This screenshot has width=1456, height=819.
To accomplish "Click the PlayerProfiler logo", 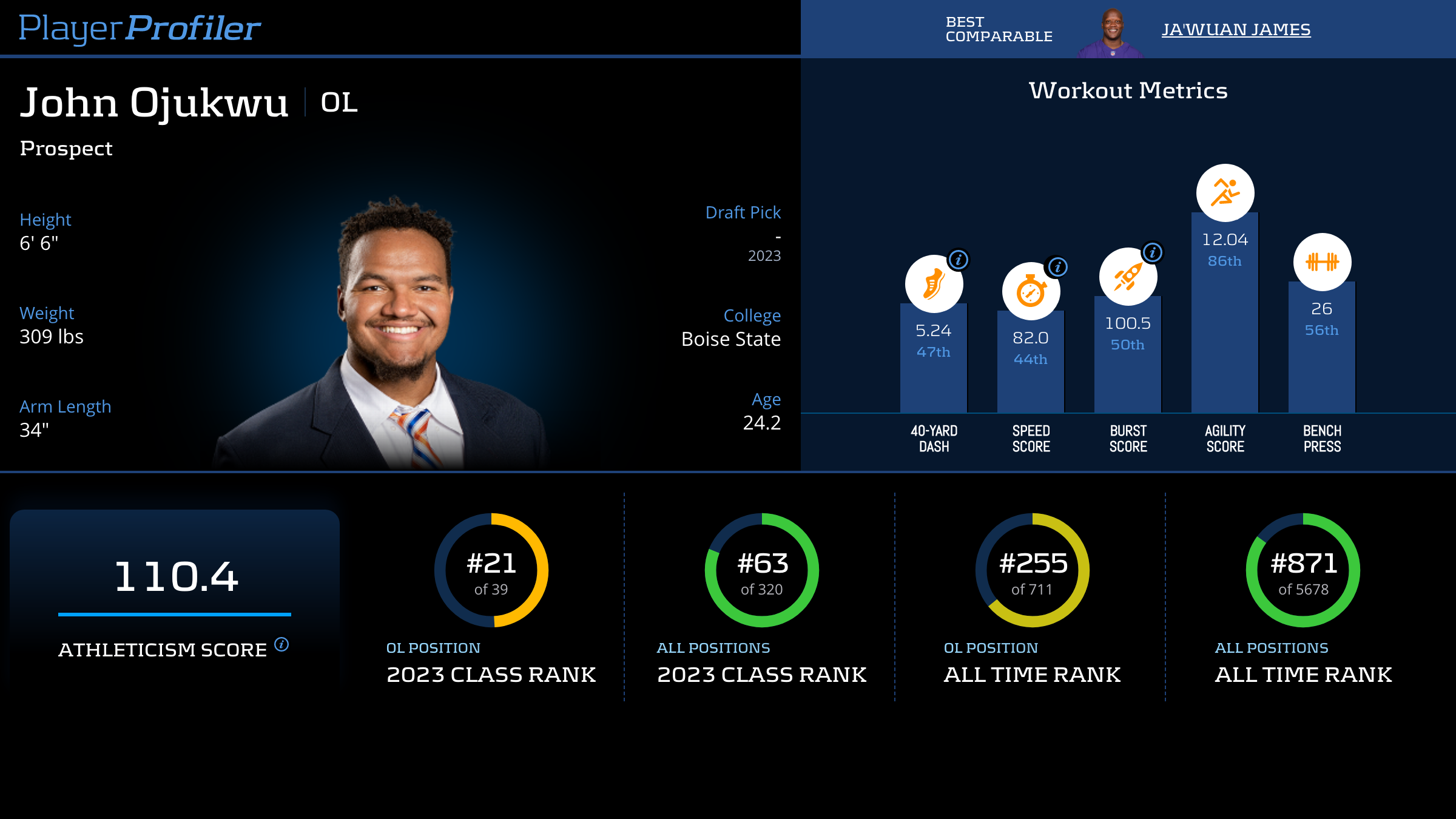I will click(140, 28).
